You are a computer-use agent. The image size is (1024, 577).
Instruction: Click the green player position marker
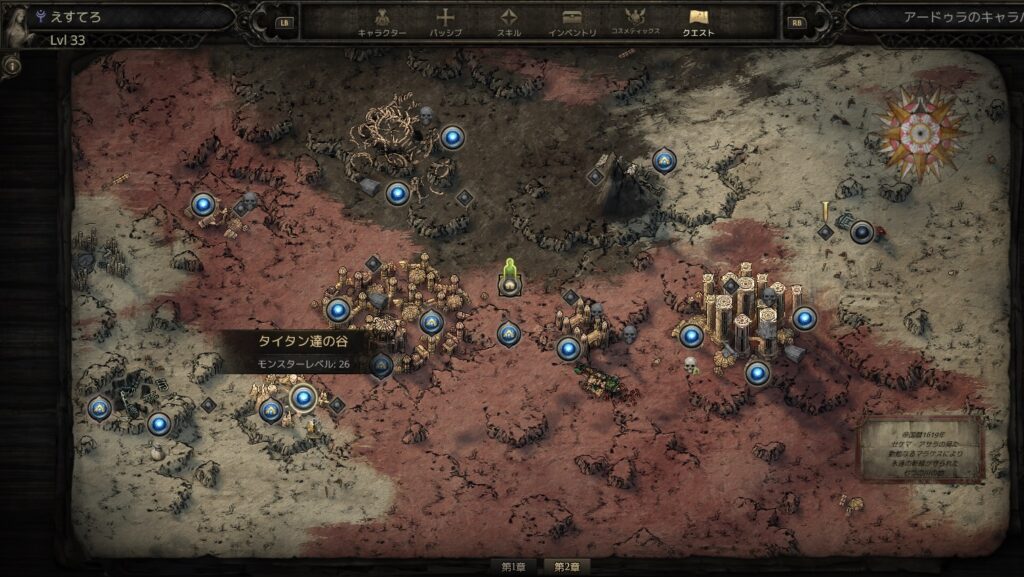tap(509, 277)
